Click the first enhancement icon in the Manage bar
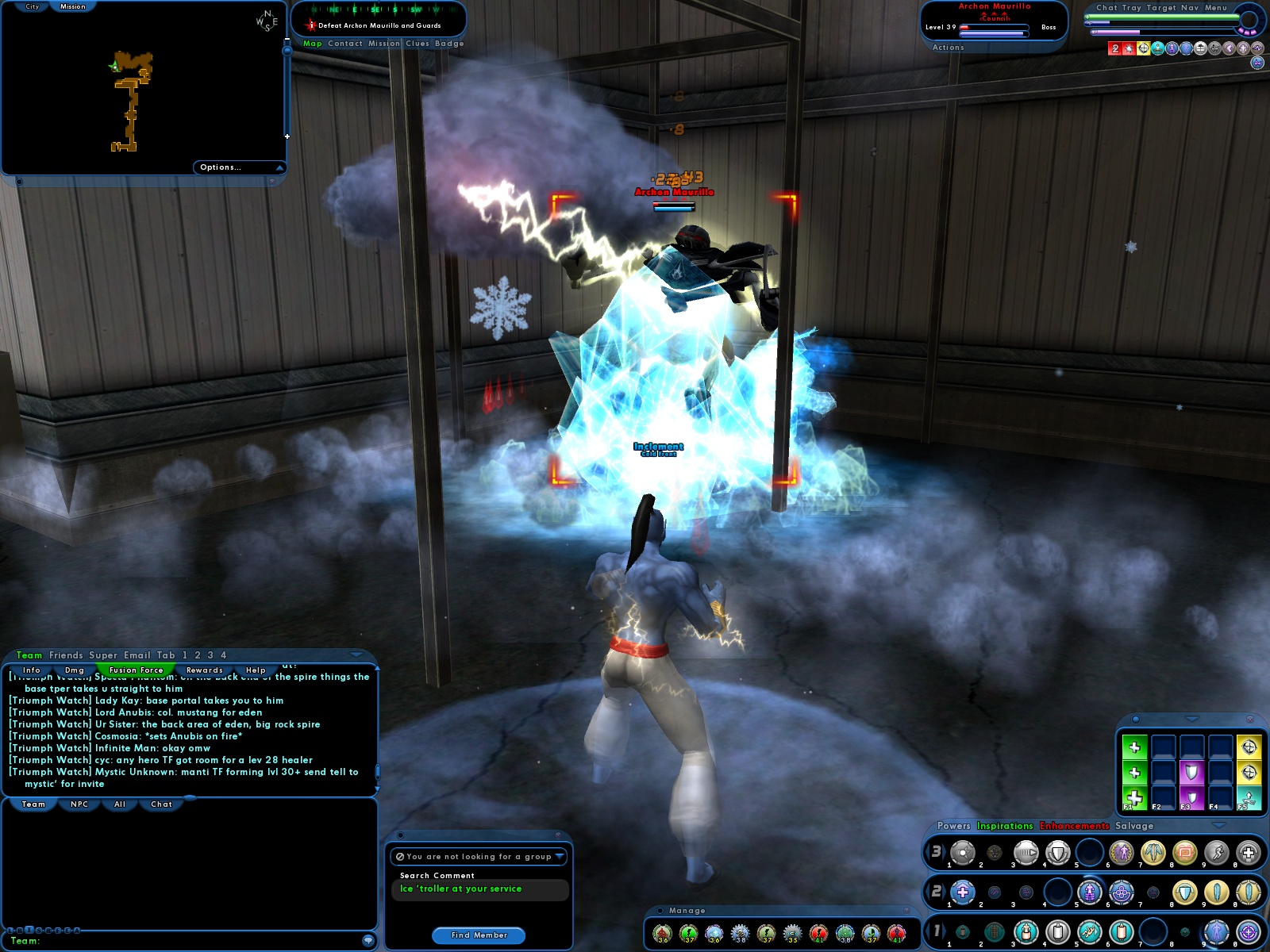 pos(663,934)
